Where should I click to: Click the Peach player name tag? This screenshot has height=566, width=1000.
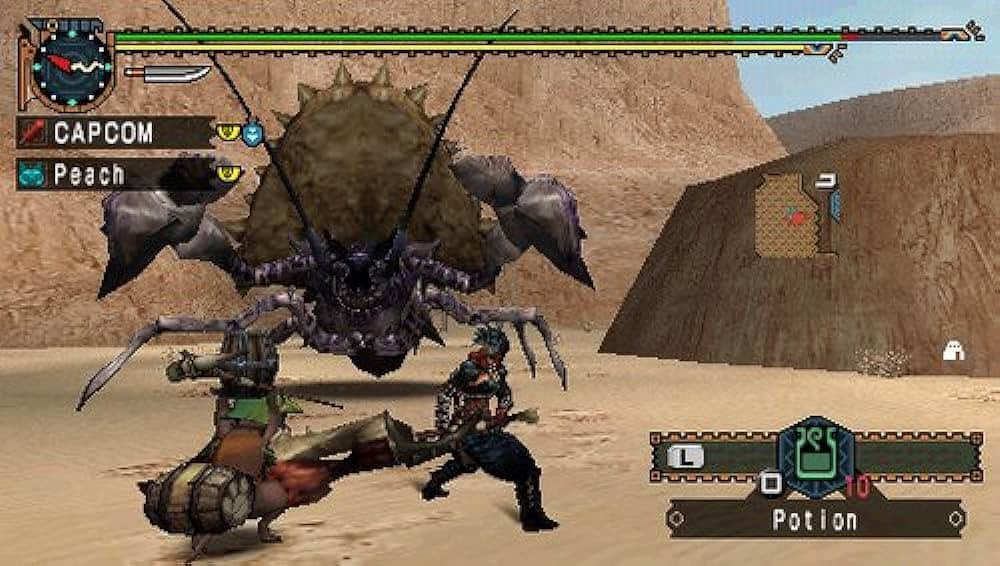coord(114,176)
